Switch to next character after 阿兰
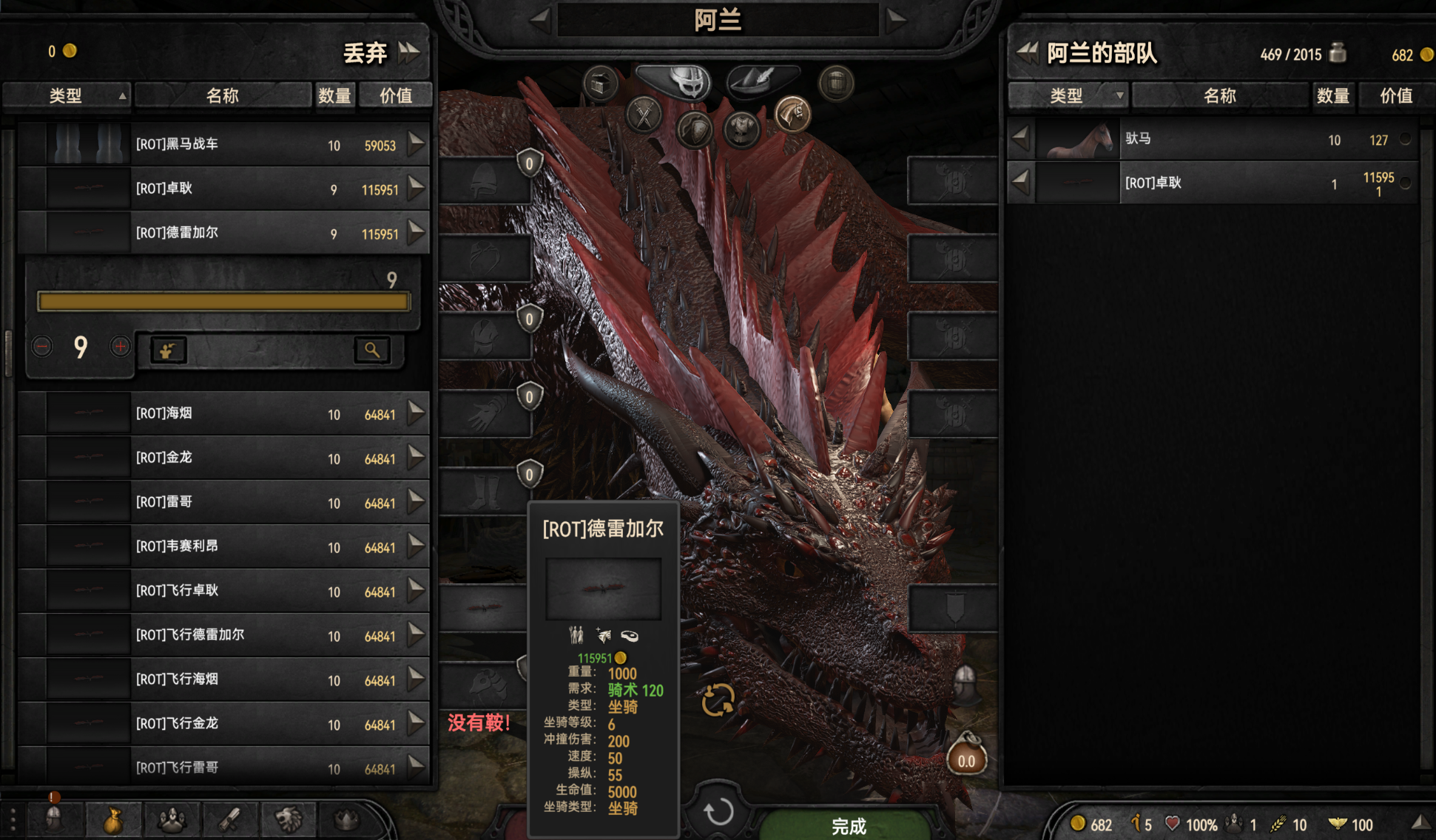 tap(895, 19)
